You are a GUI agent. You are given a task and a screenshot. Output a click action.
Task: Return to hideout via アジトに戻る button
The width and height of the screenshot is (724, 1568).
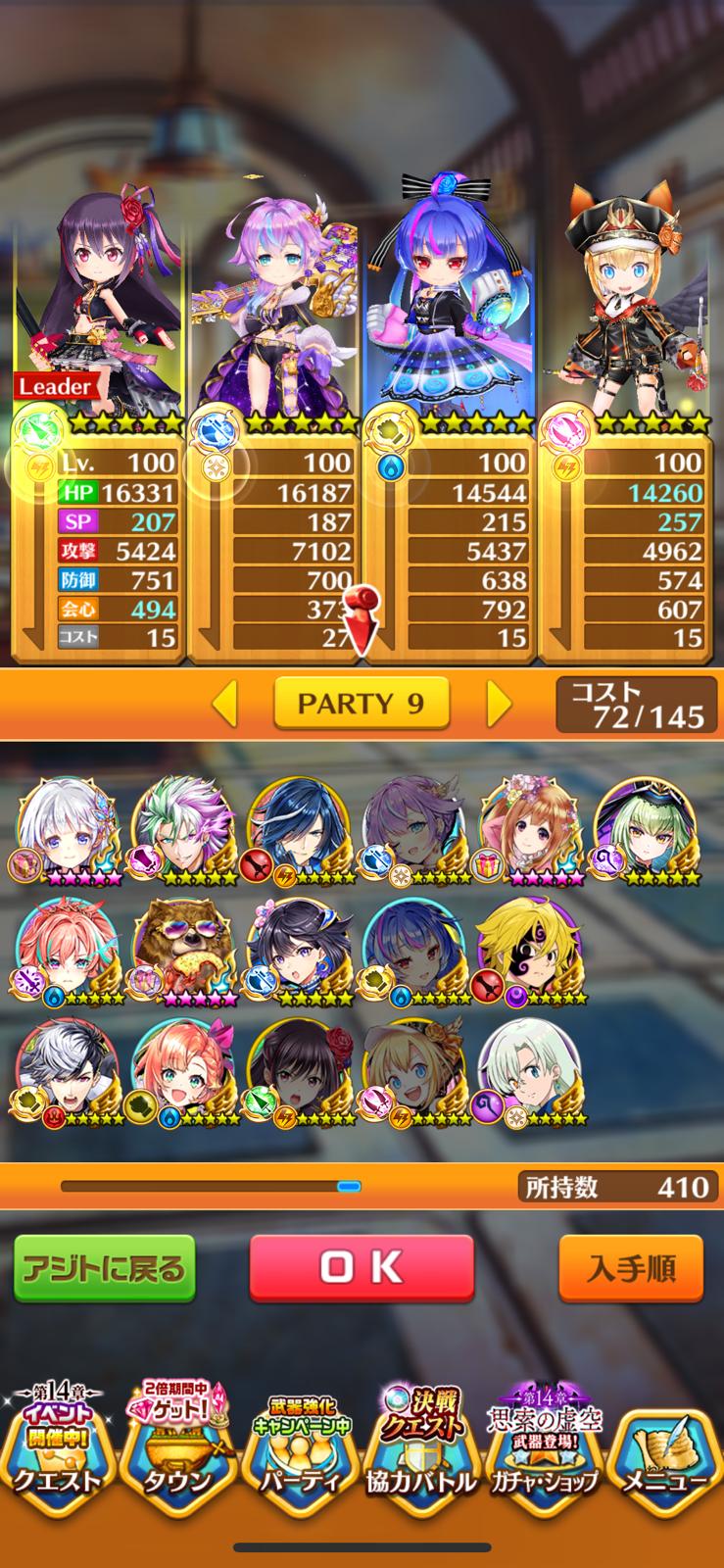tap(105, 1268)
